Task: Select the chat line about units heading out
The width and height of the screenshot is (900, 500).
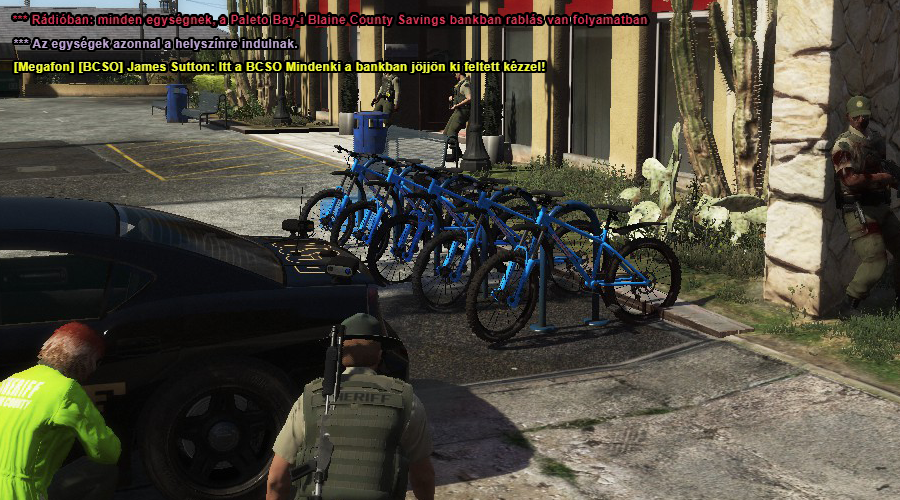Action: (x=155, y=43)
